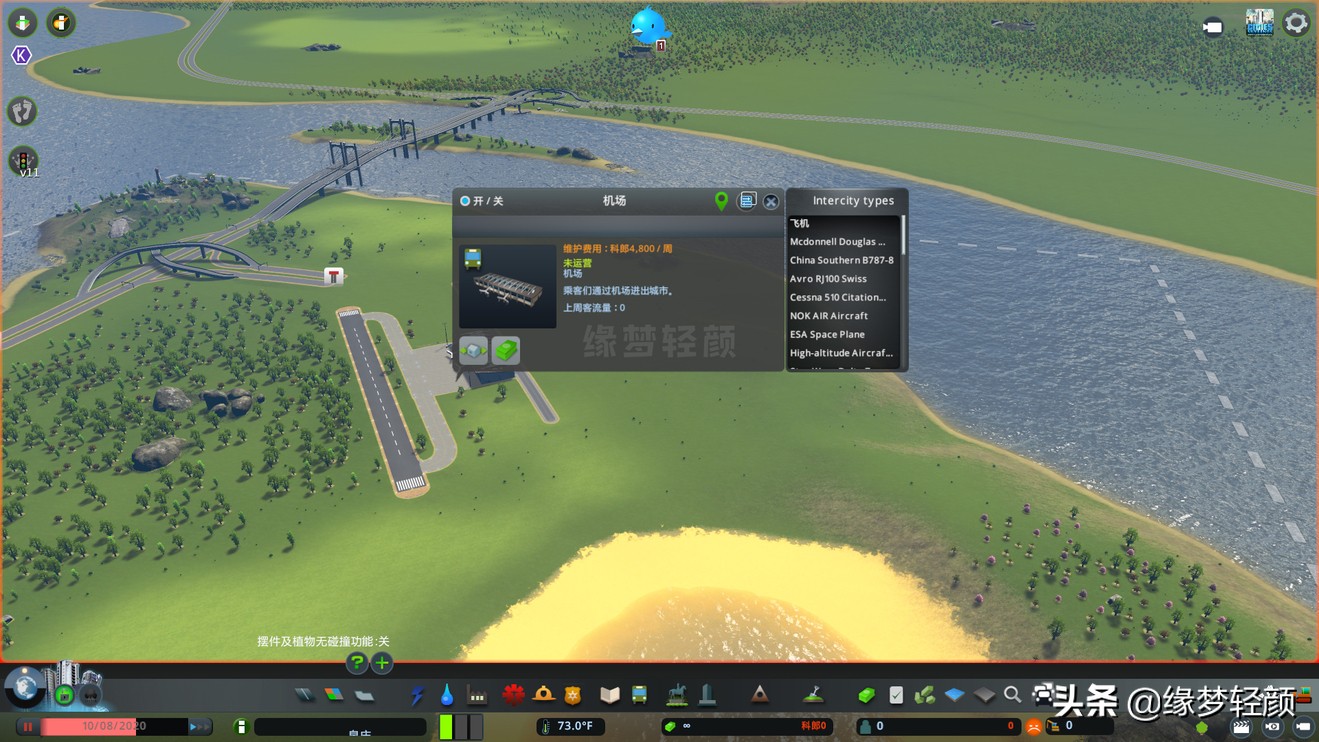This screenshot has width=1319, height=742.
Task: Close the airport info panel
Action: click(x=771, y=202)
